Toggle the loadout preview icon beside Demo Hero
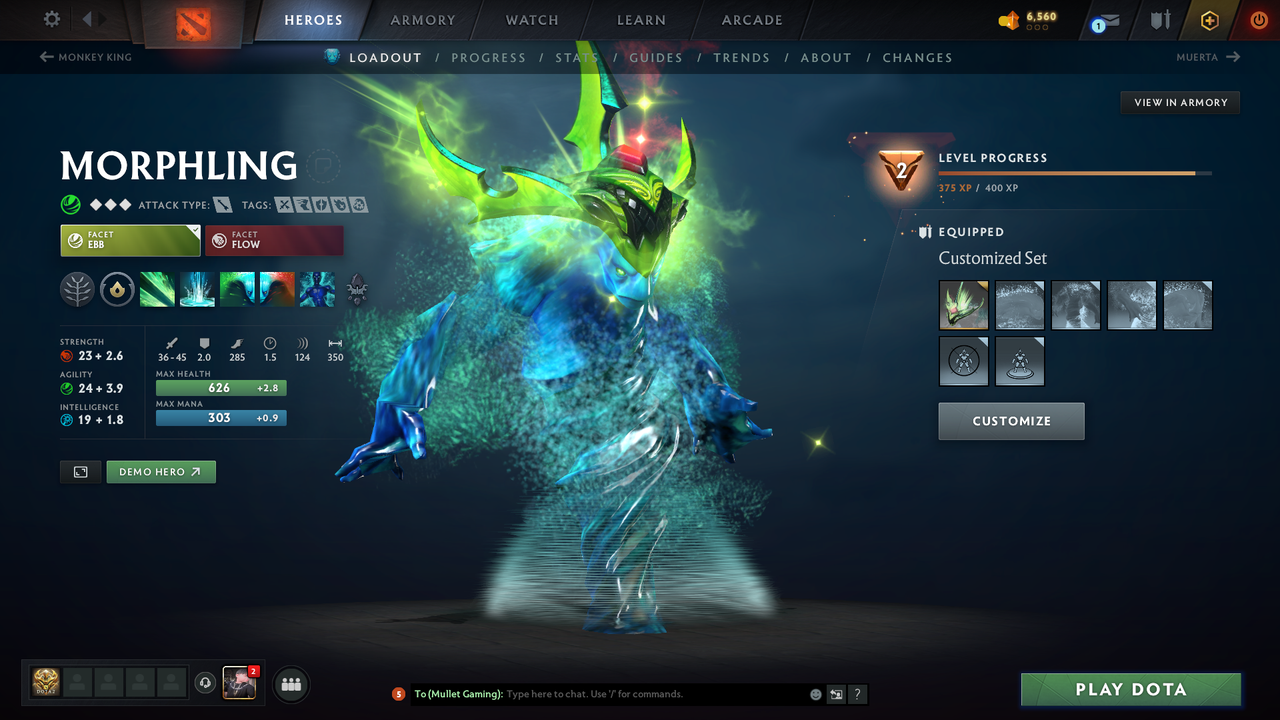 [x=80, y=471]
